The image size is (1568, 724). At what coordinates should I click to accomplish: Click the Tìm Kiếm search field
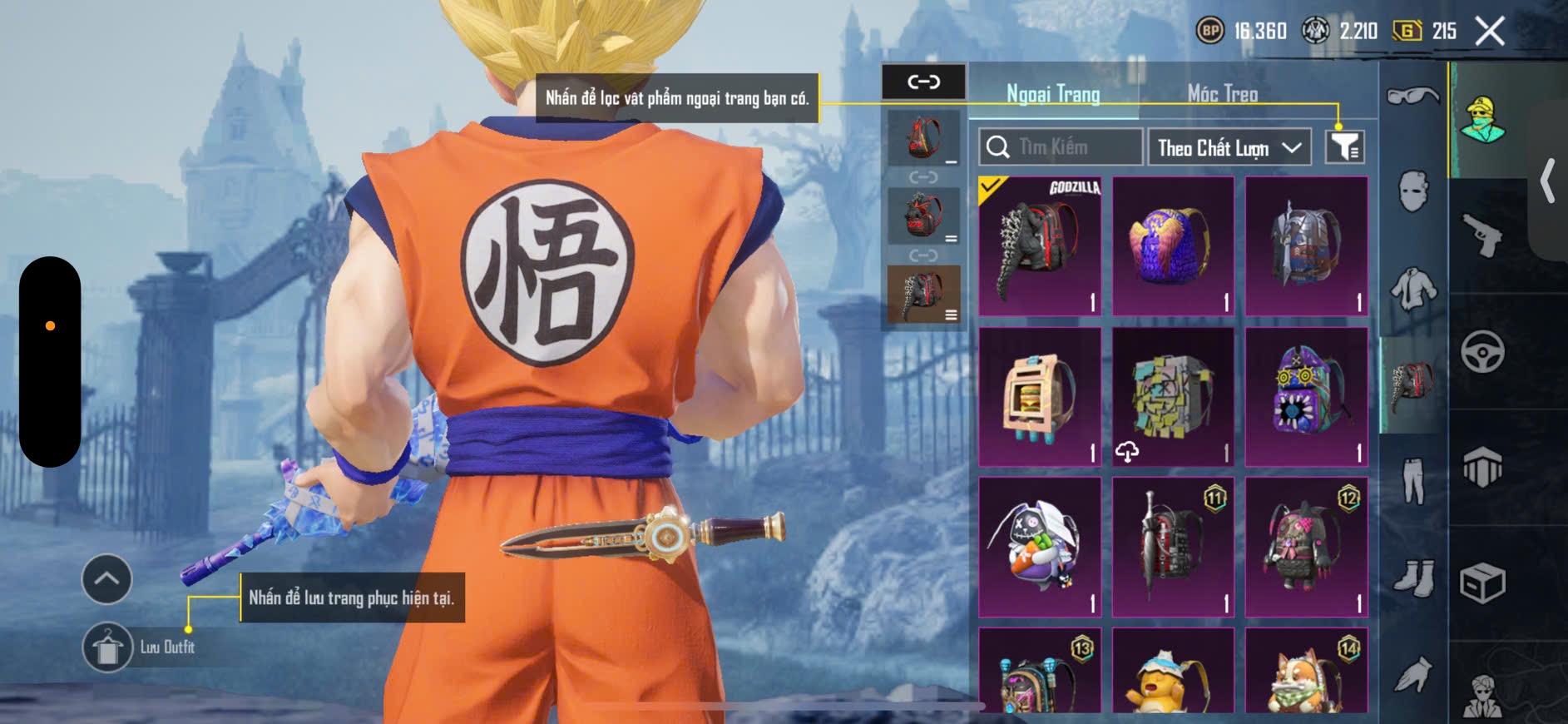pyautogui.click(x=1061, y=147)
